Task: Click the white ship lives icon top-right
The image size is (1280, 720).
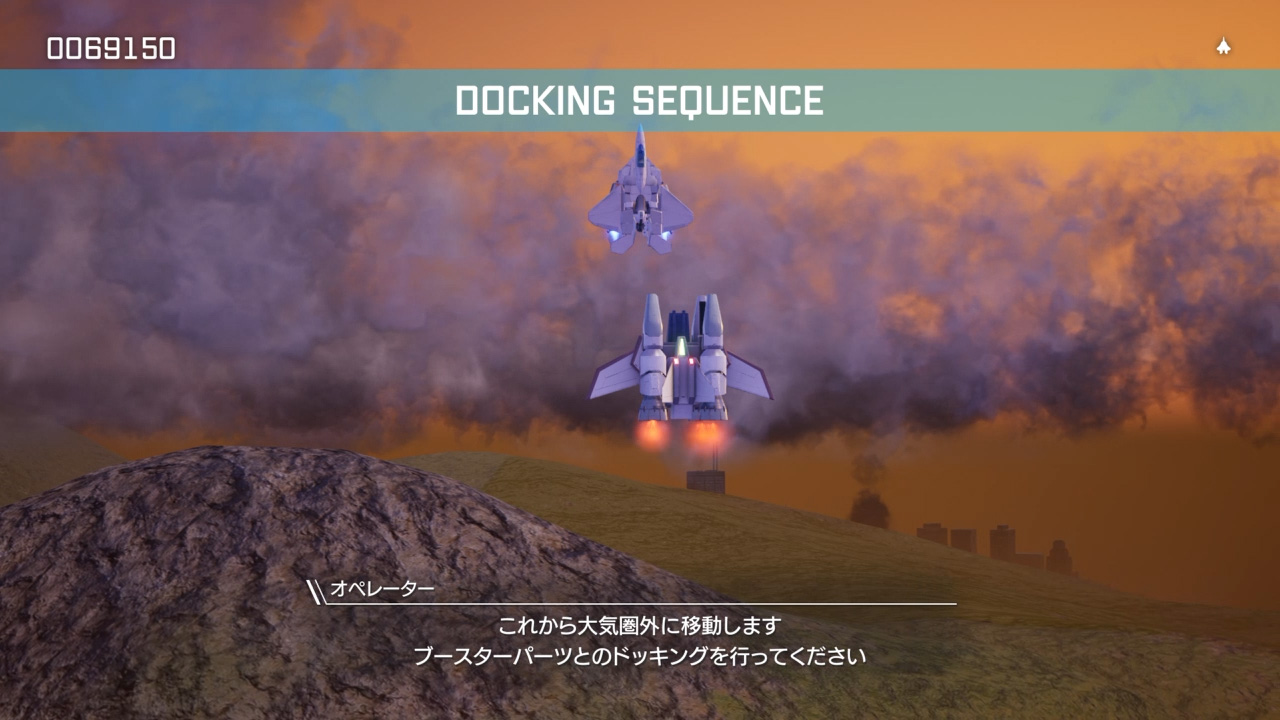Action: [1222, 45]
